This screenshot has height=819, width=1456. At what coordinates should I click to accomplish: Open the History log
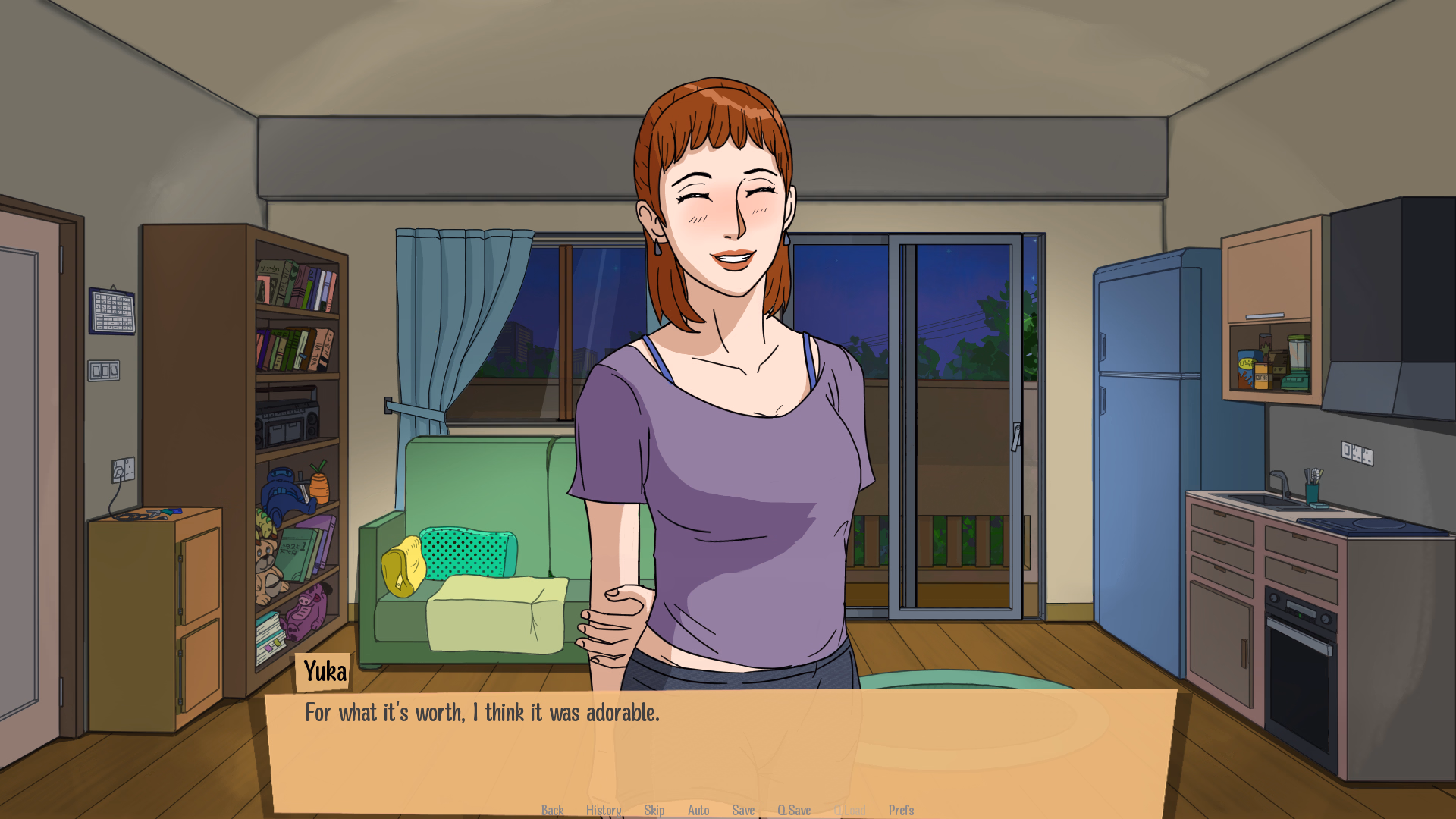pos(603,810)
